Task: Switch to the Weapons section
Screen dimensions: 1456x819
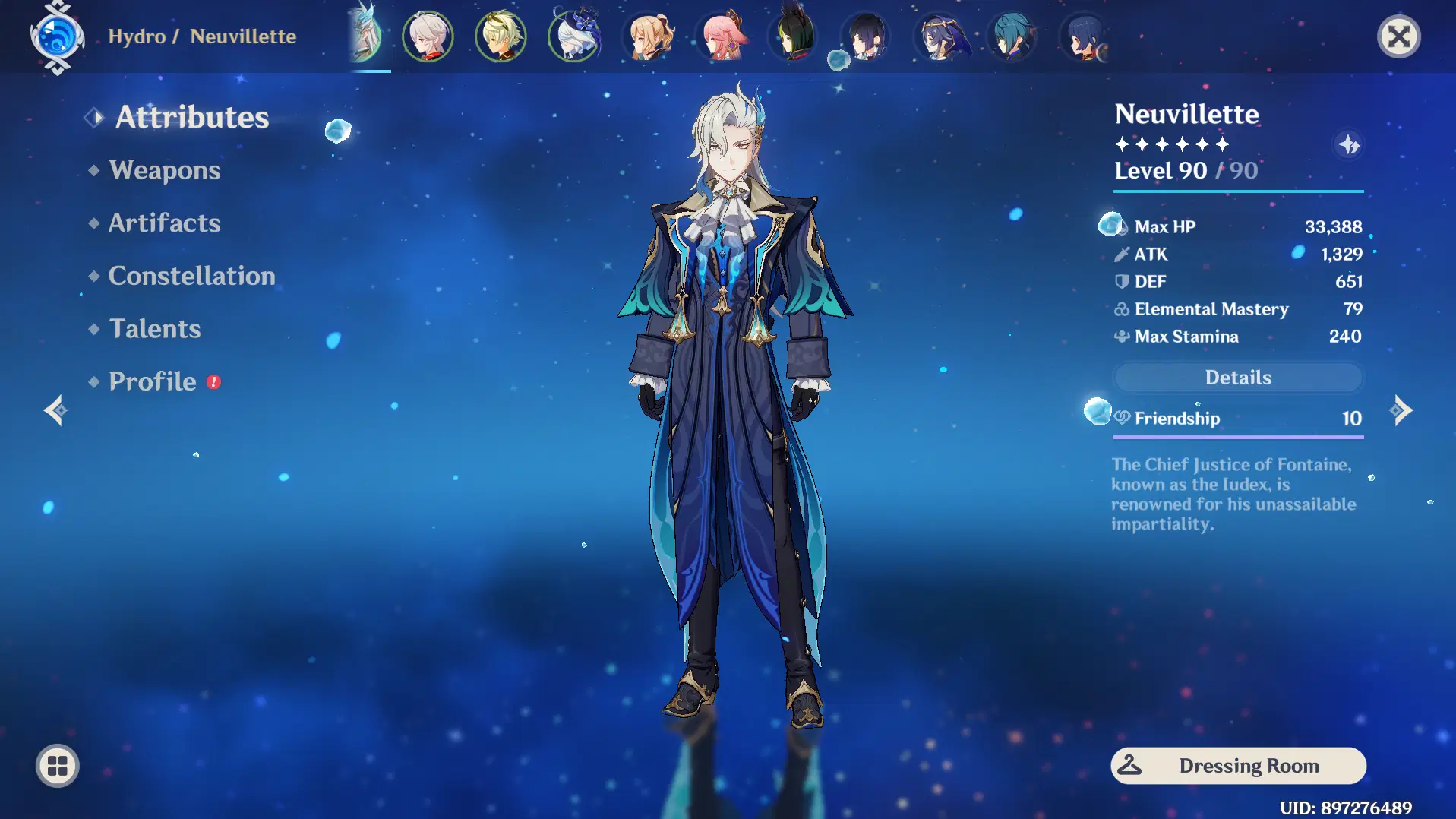Action: point(164,170)
